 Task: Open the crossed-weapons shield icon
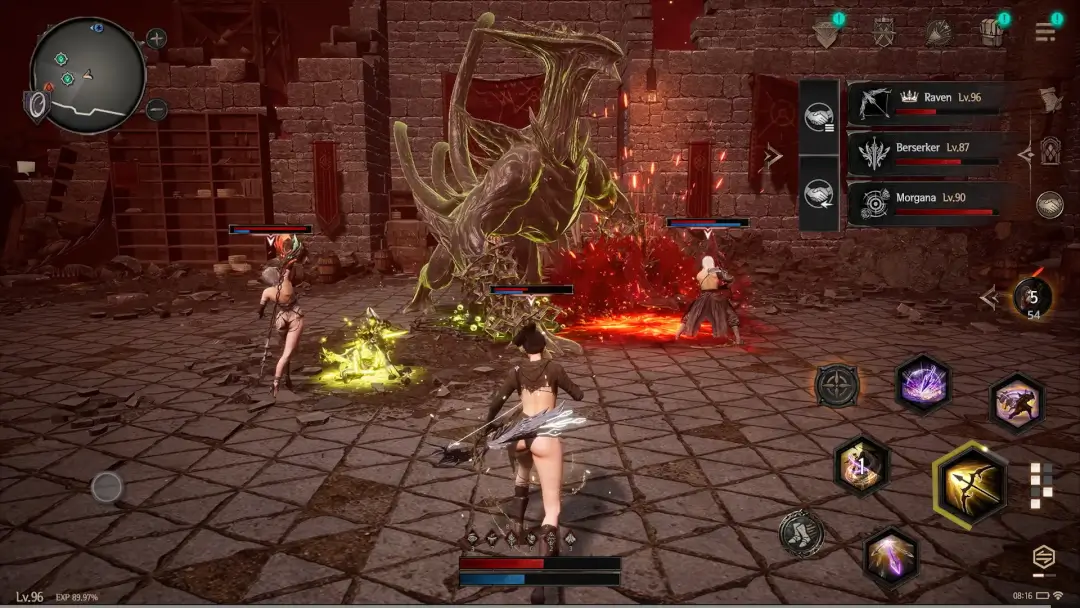[x=883, y=32]
